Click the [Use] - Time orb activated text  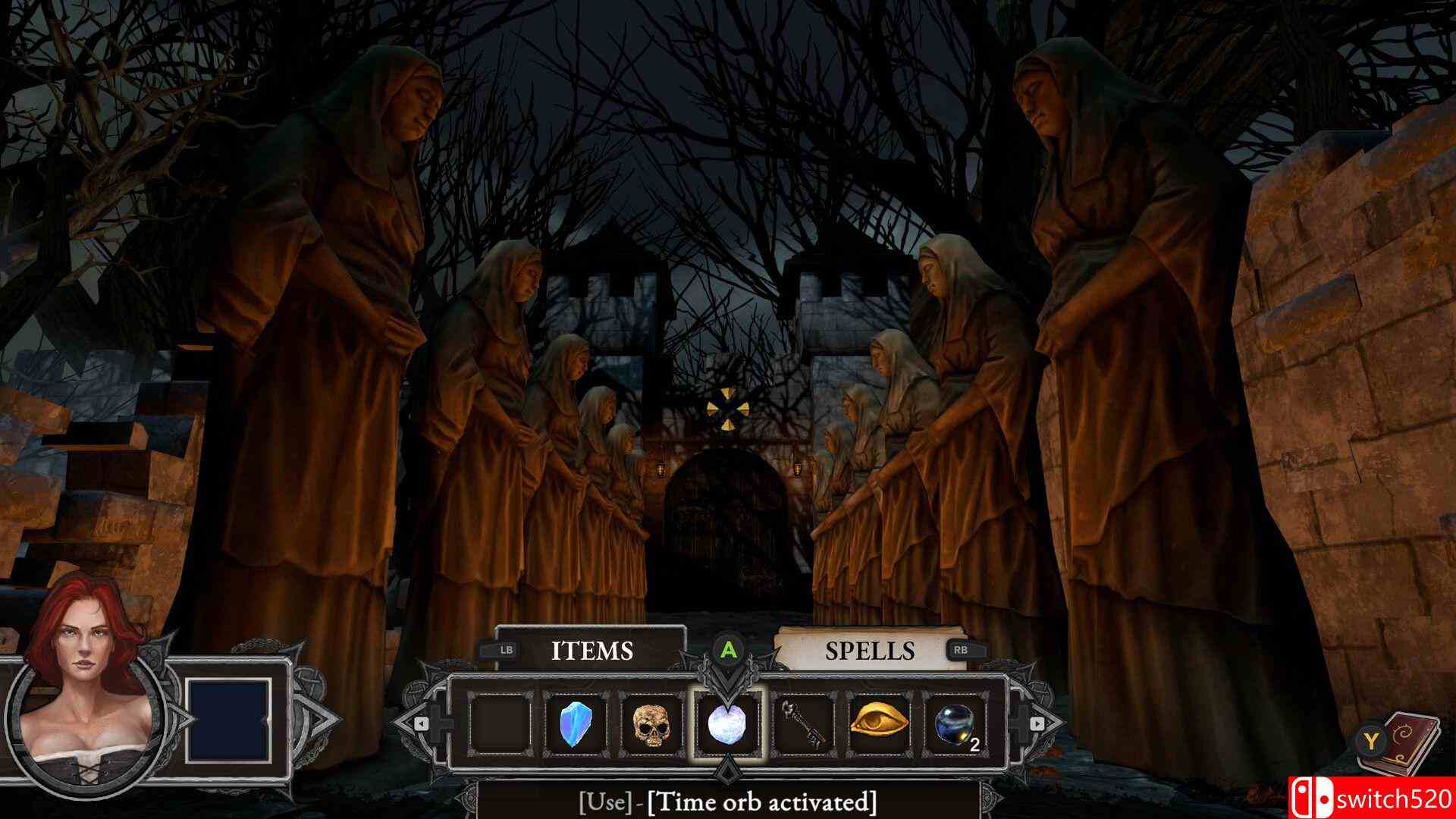(x=727, y=802)
